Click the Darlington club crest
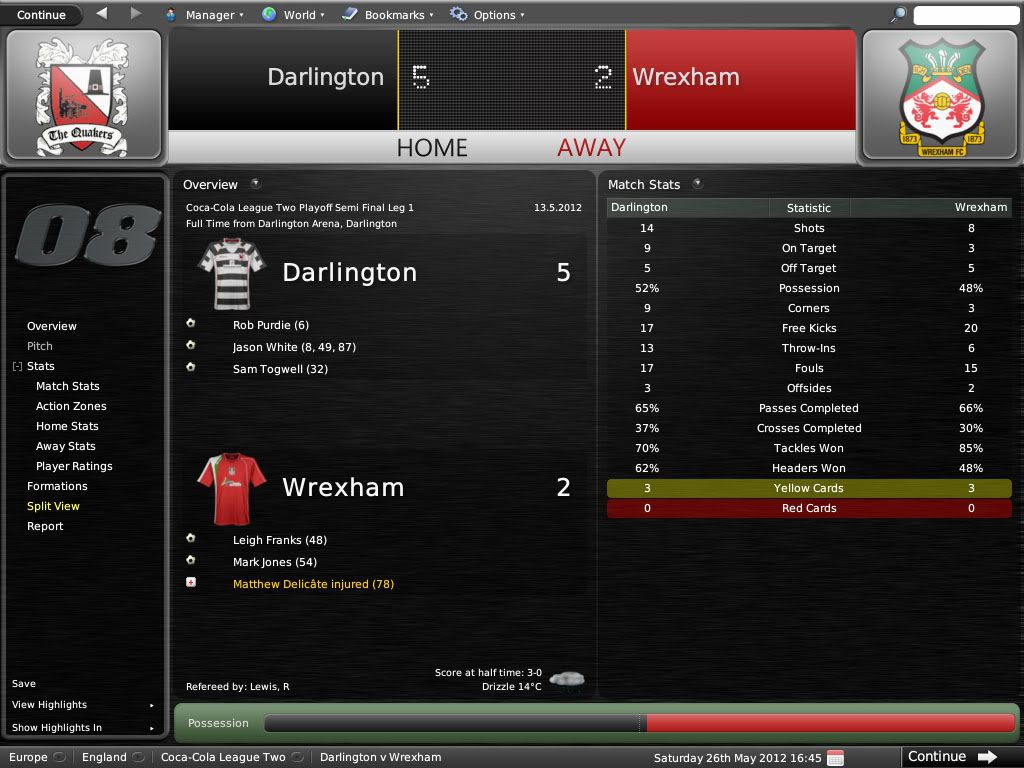 pyautogui.click(x=82, y=96)
